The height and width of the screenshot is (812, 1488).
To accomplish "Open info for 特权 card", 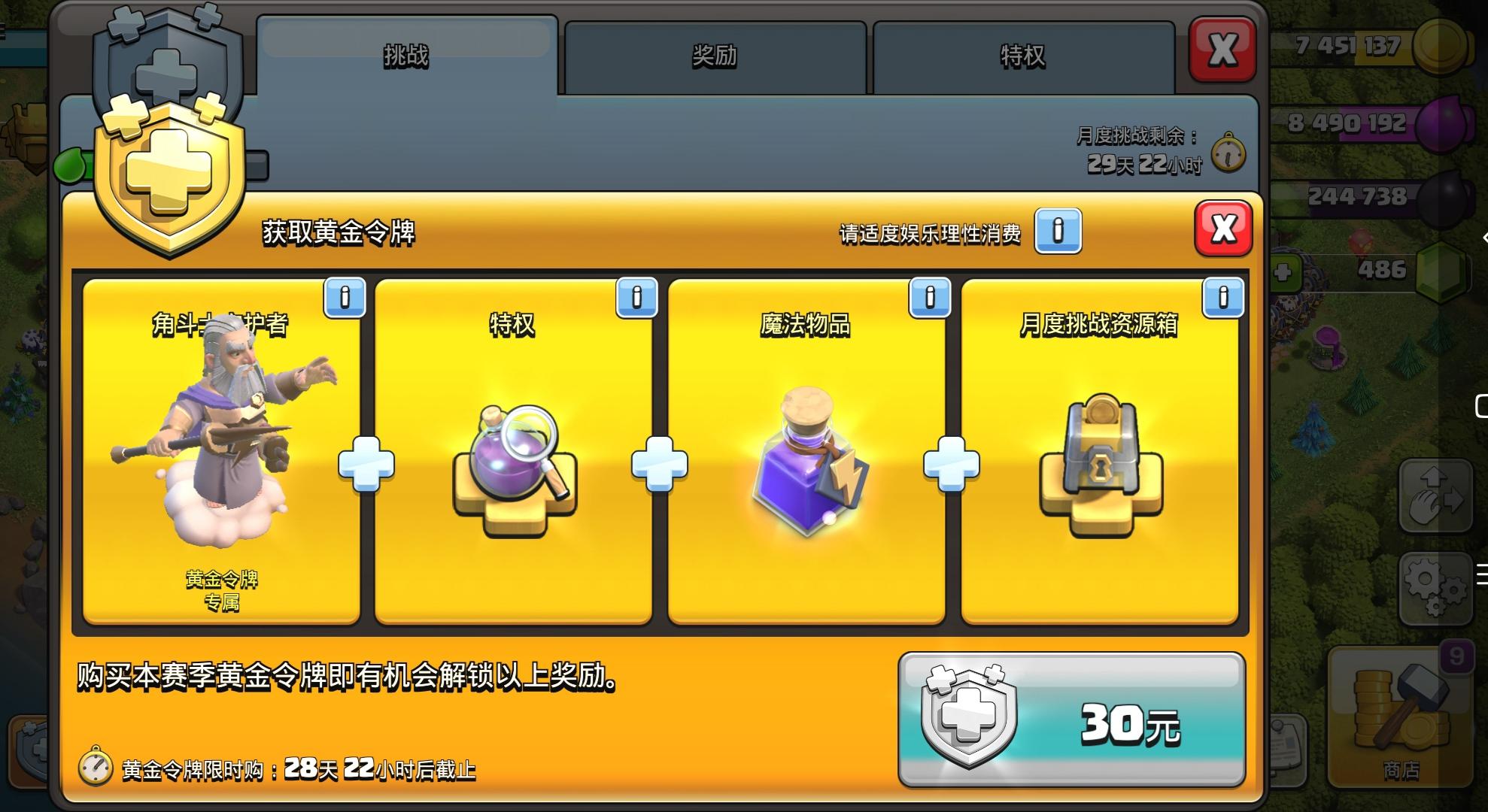I will click(x=636, y=298).
